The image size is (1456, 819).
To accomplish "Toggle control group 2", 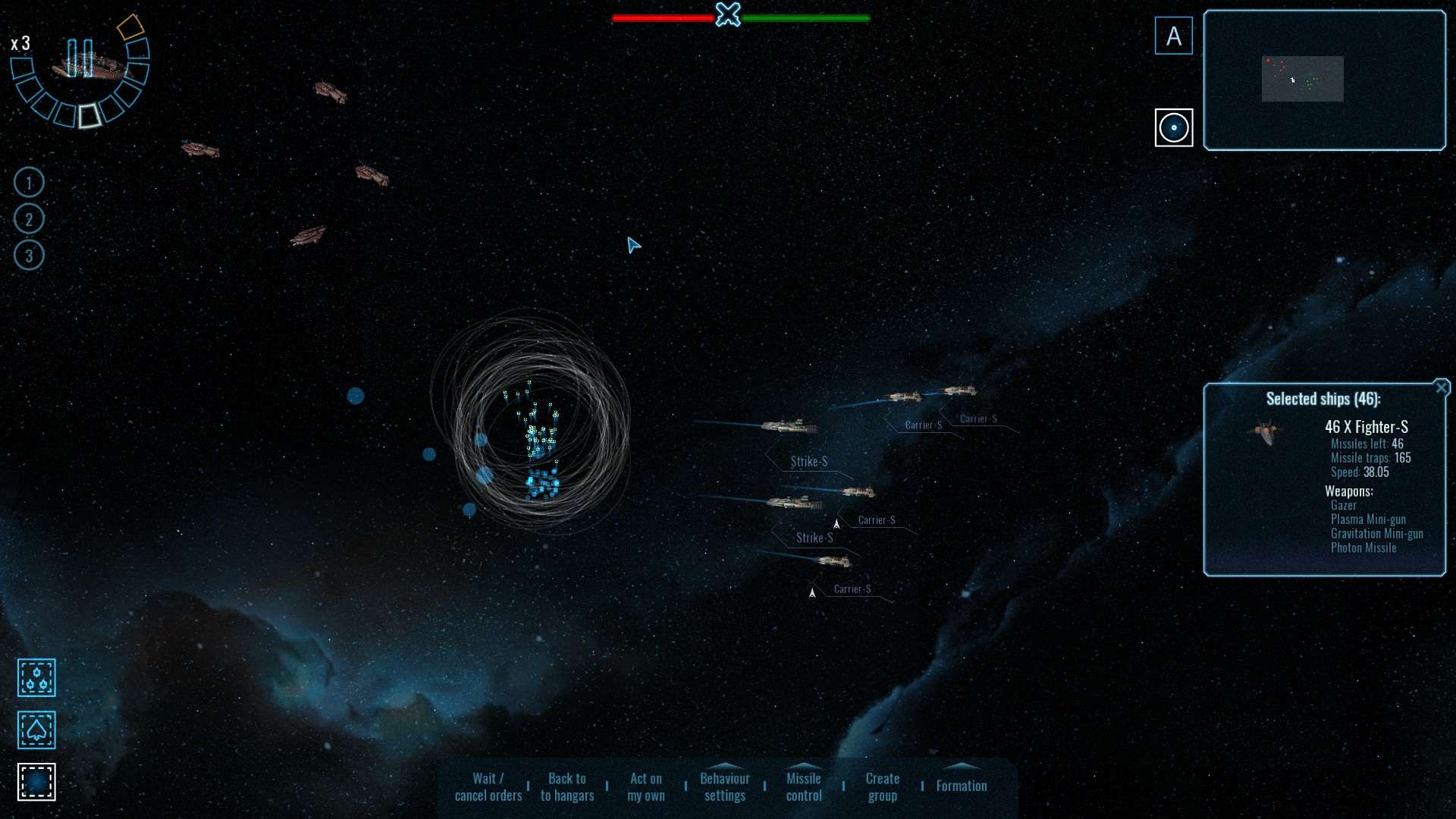I will tap(29, 218).
